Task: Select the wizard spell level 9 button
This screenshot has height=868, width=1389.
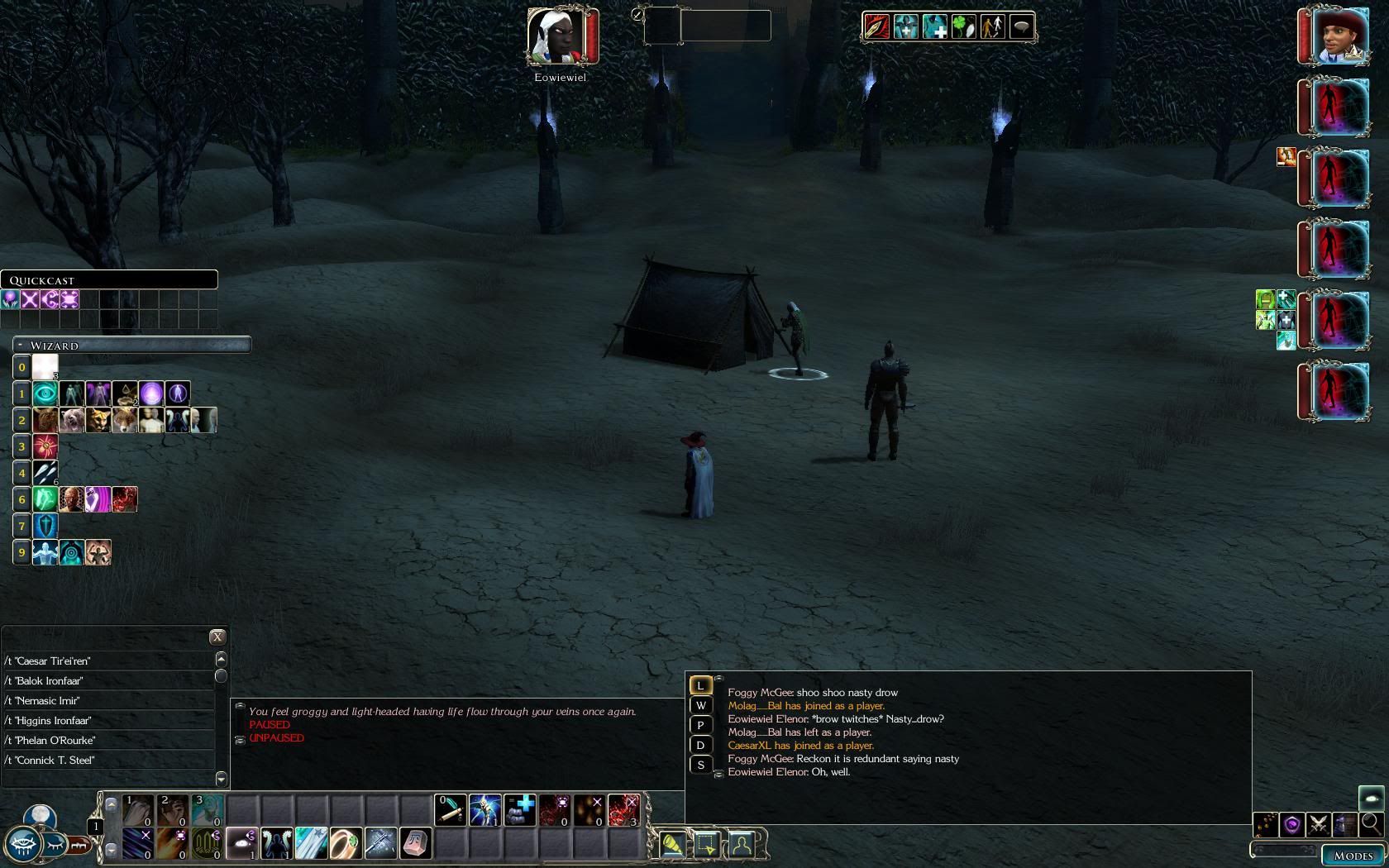Action: click(22, 552)
